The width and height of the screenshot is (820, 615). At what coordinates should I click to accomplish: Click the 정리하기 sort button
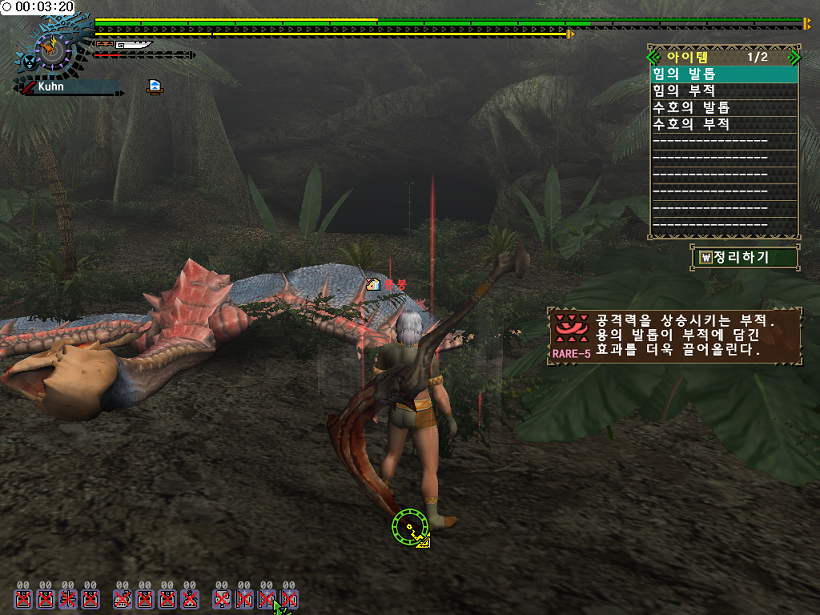click(x=746, y=258)
